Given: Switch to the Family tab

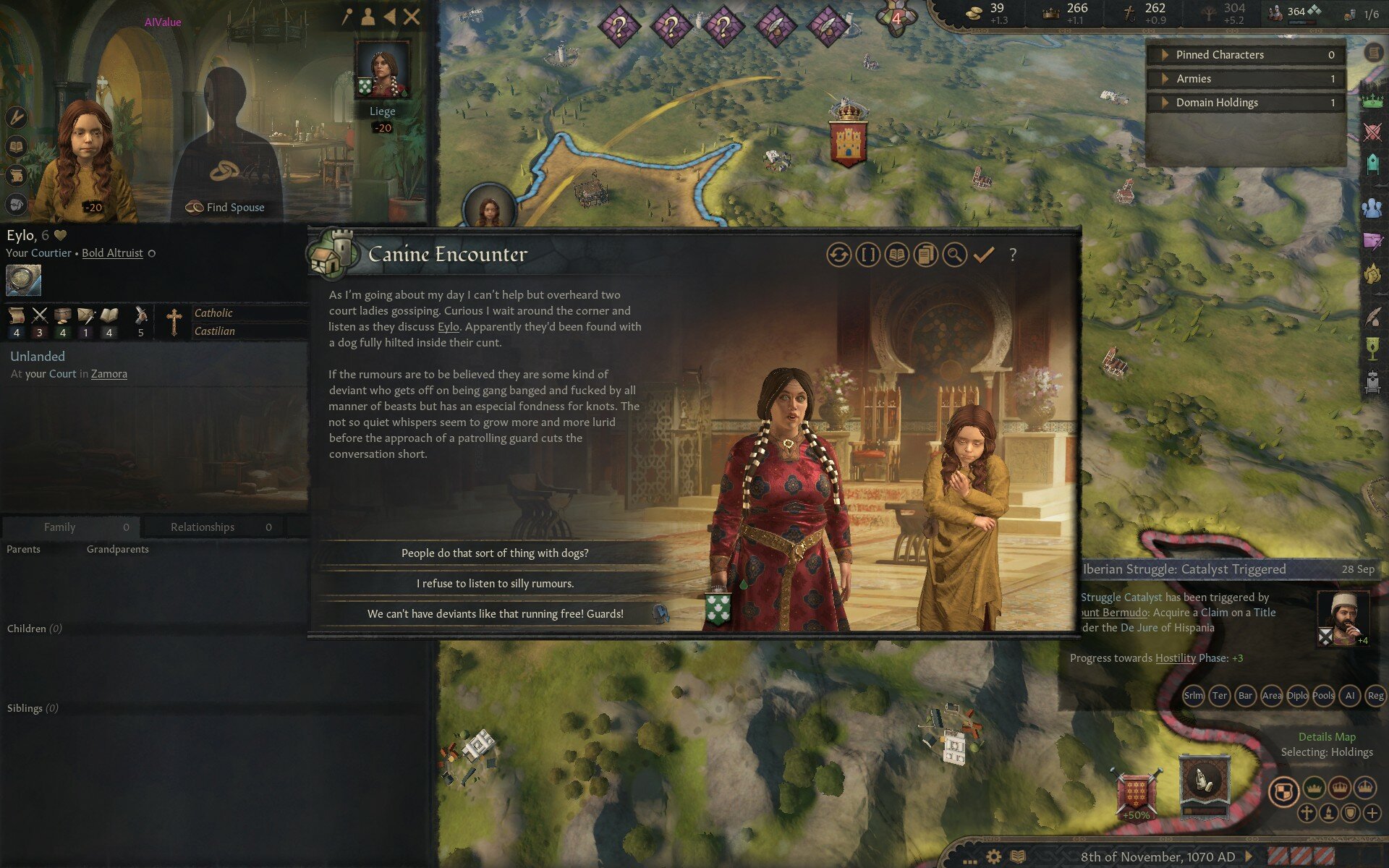Looking at the screenshot, I should coord(61,527).
